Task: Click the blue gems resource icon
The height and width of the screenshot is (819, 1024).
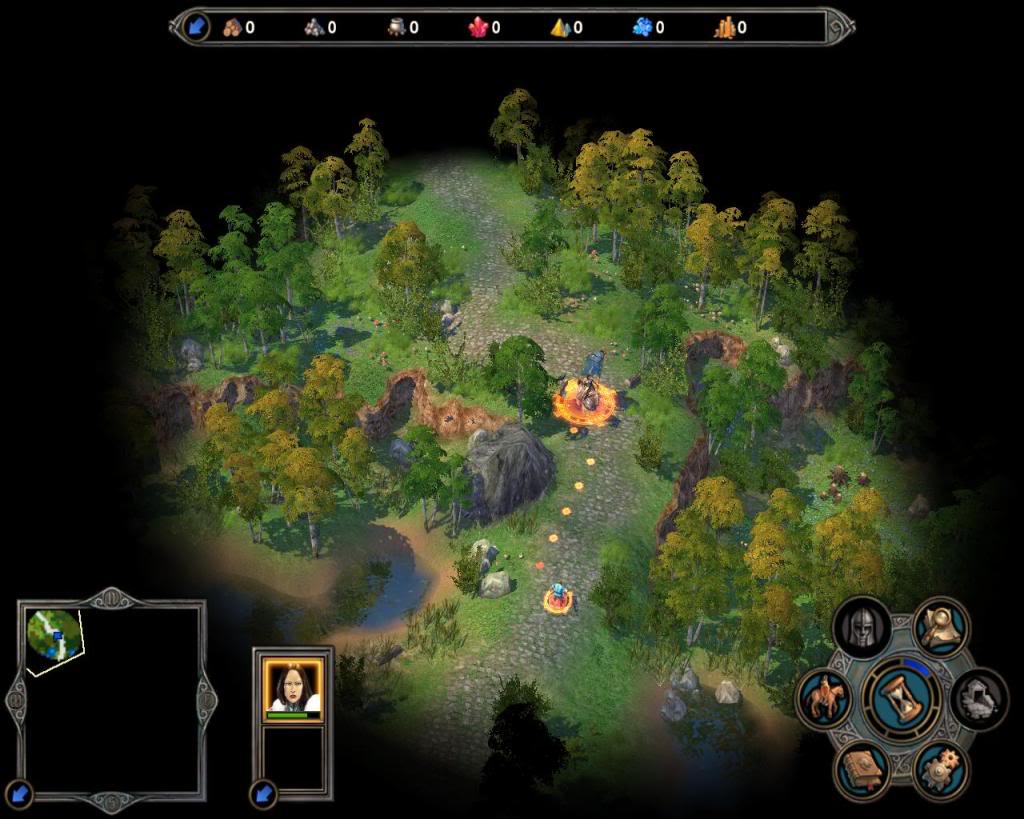Action: tap(642, 28)
